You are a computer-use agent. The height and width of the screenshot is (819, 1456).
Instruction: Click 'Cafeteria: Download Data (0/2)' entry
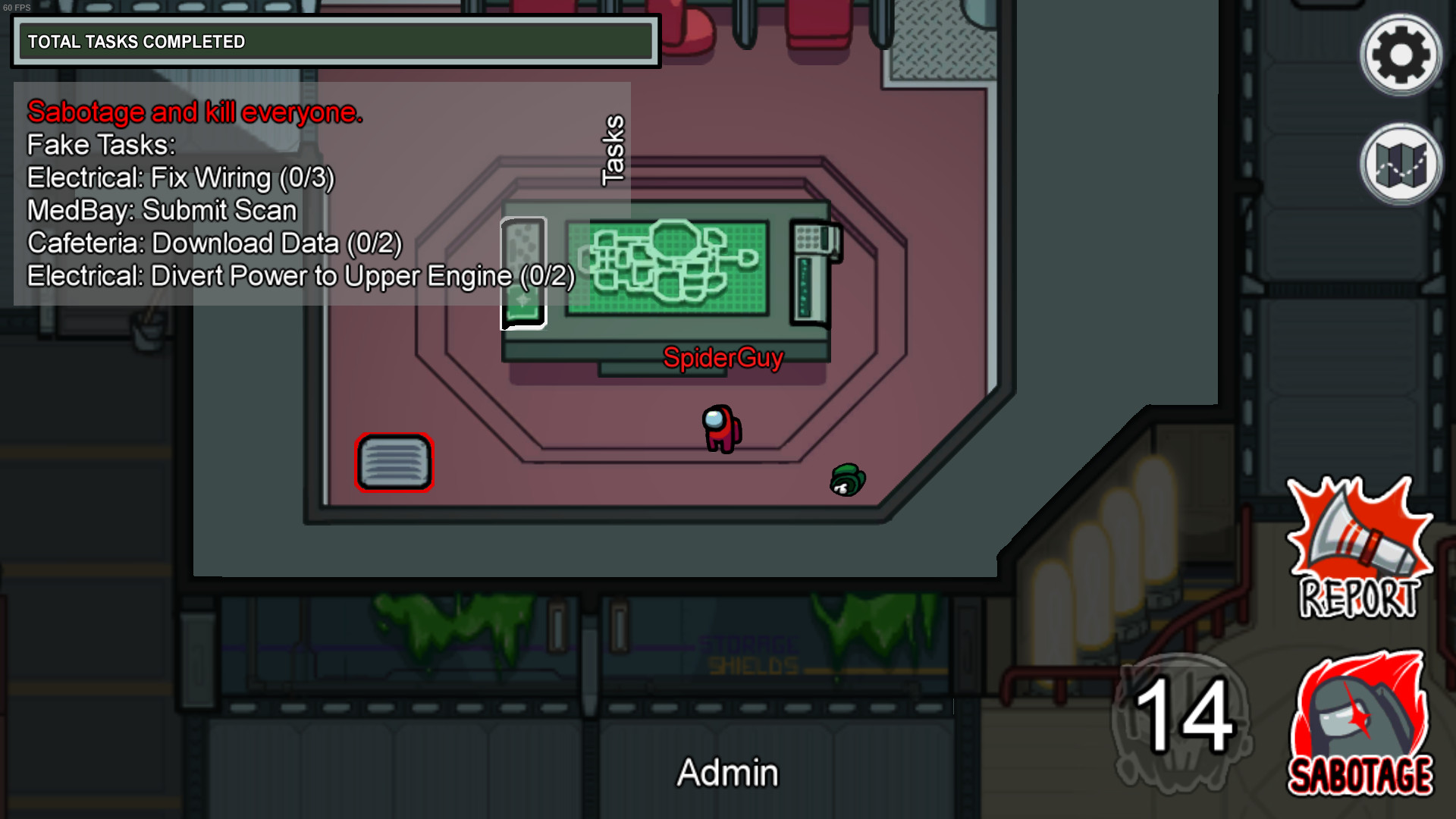pyautogui.click(x=214, y=243)
